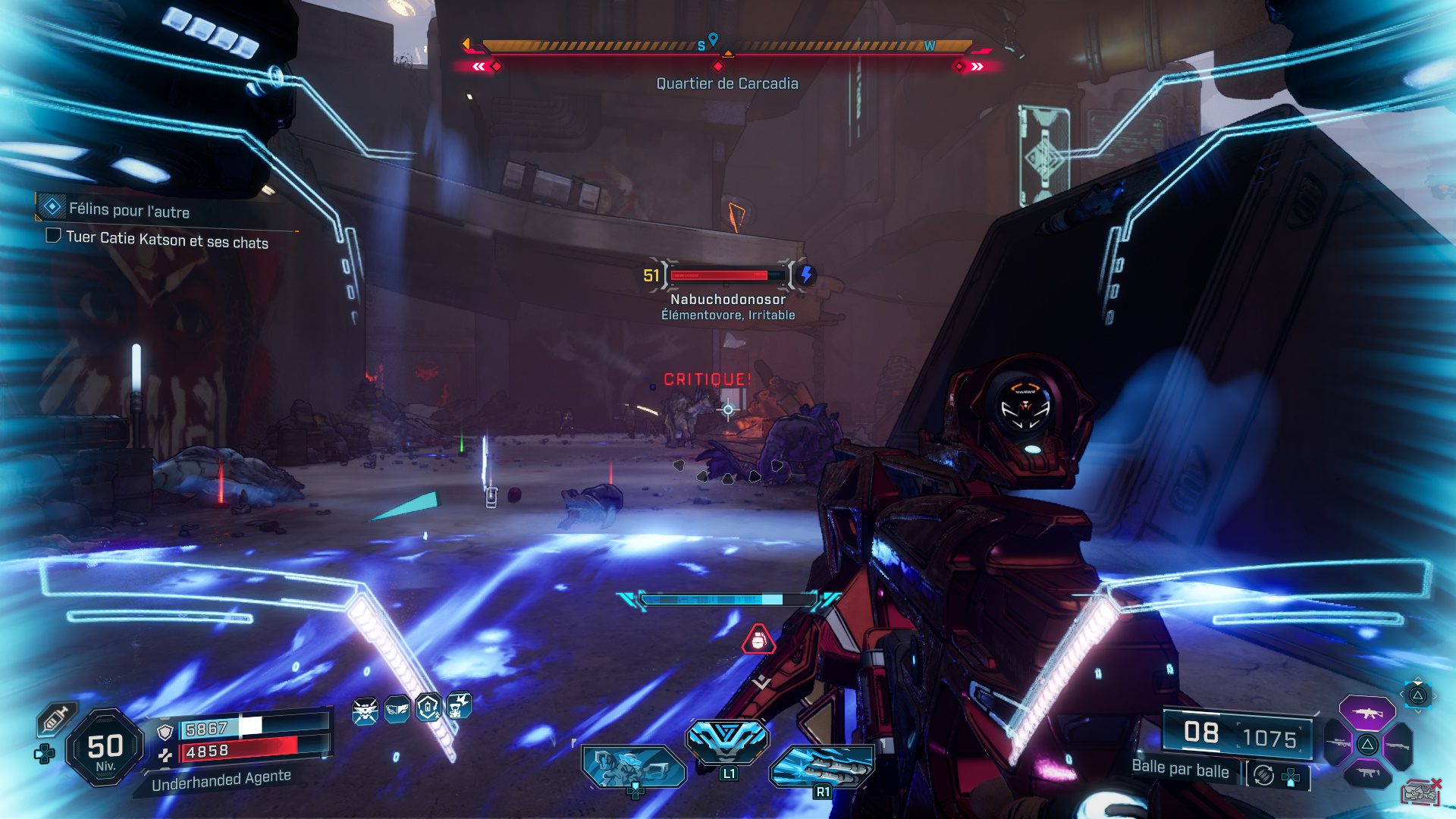Select the winged gun buff icon

[397, 710]
